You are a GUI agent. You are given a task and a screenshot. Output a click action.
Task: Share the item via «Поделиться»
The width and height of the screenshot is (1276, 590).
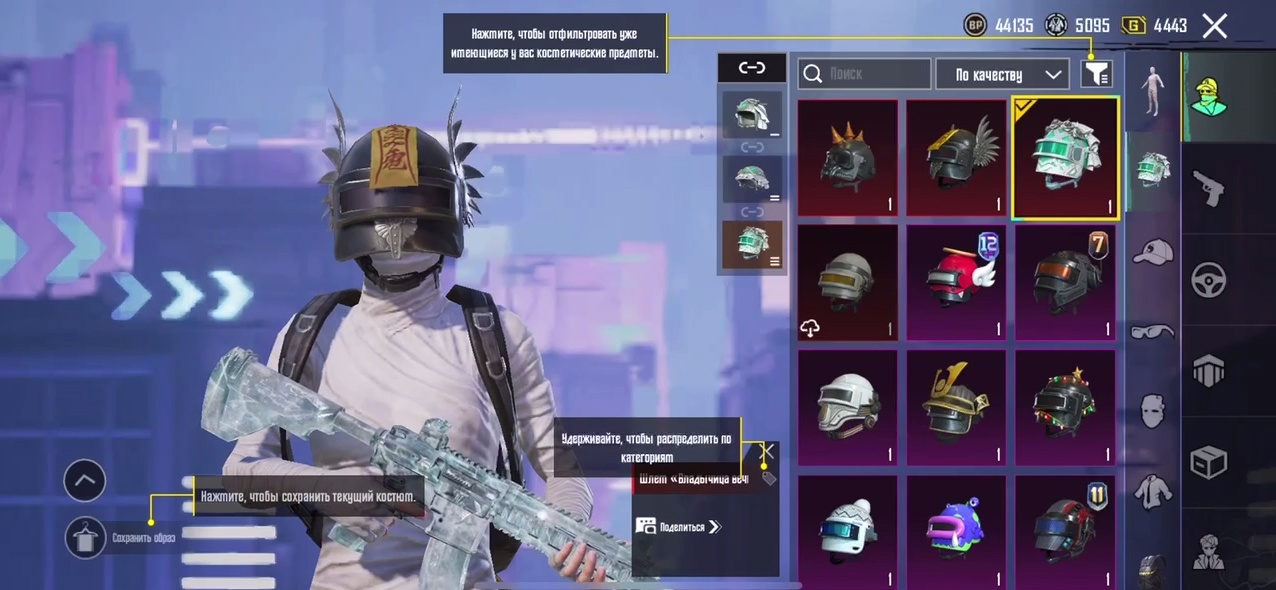pos(678,526)
